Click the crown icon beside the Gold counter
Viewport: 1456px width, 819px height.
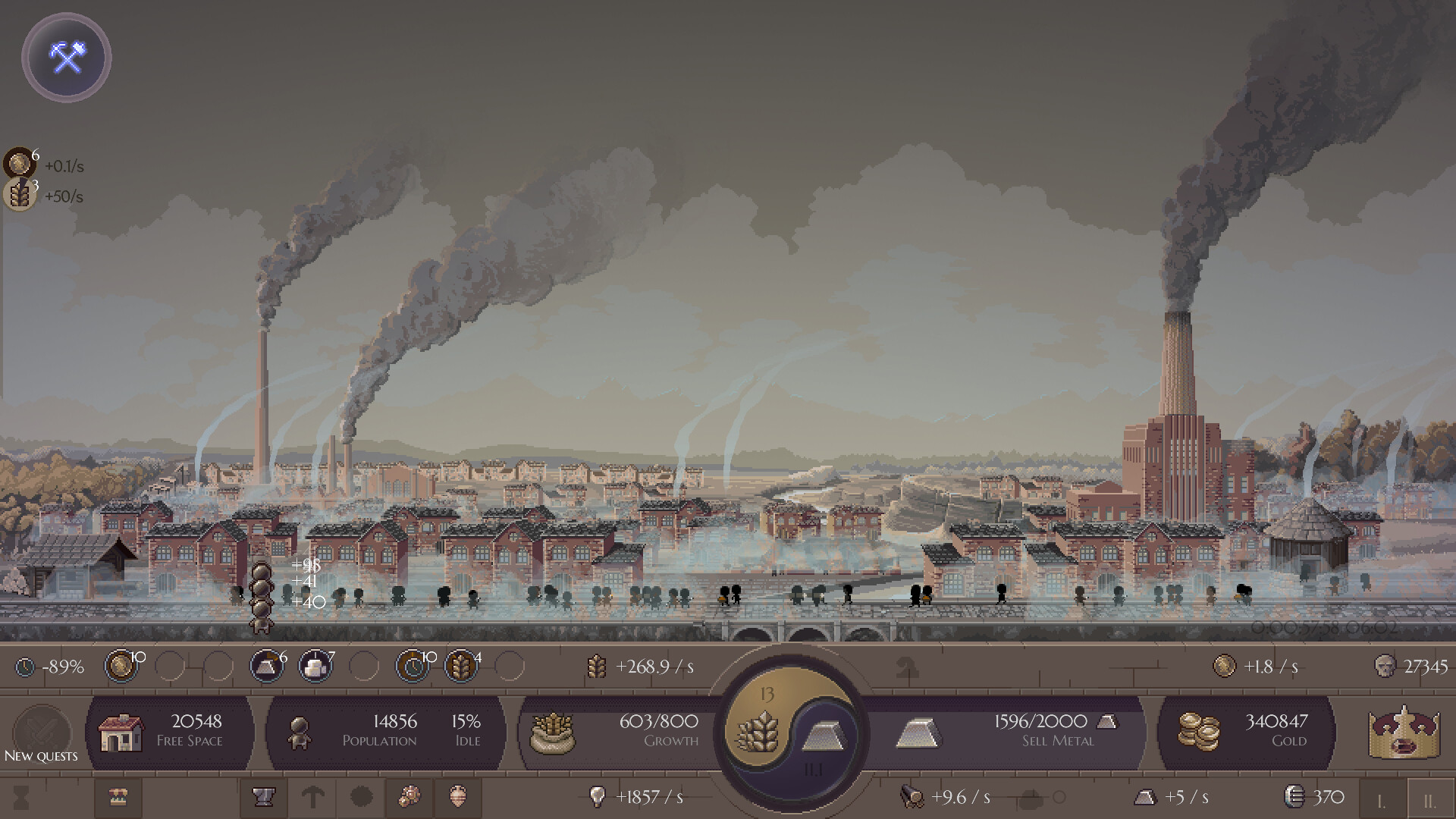[x=1405, y=733]
